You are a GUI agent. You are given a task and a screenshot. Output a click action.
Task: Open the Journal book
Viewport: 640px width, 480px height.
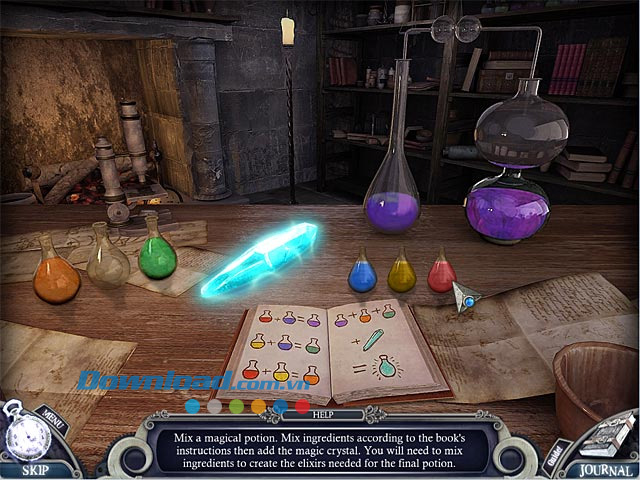(605, 469)
